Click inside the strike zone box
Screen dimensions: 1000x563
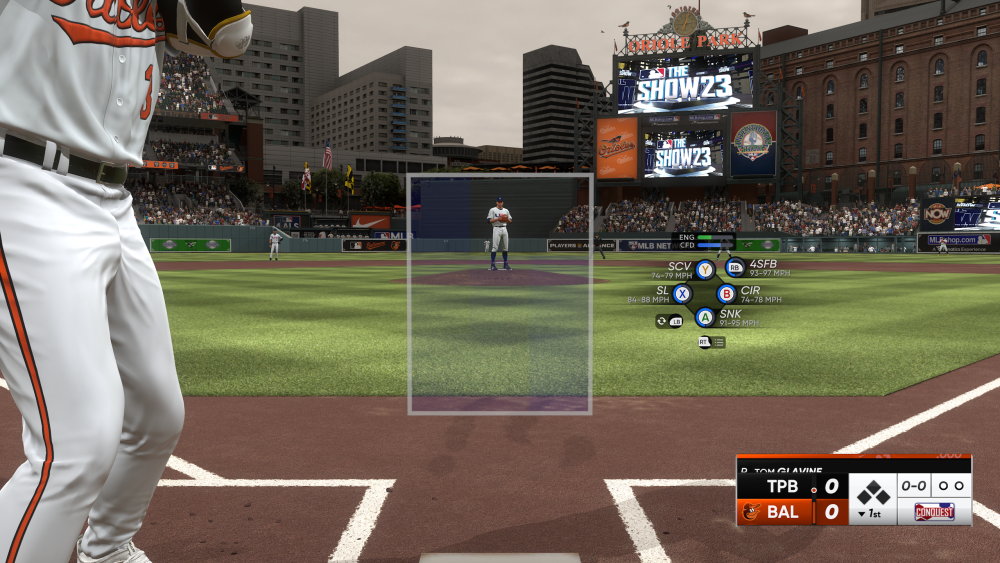click(500, 294)
